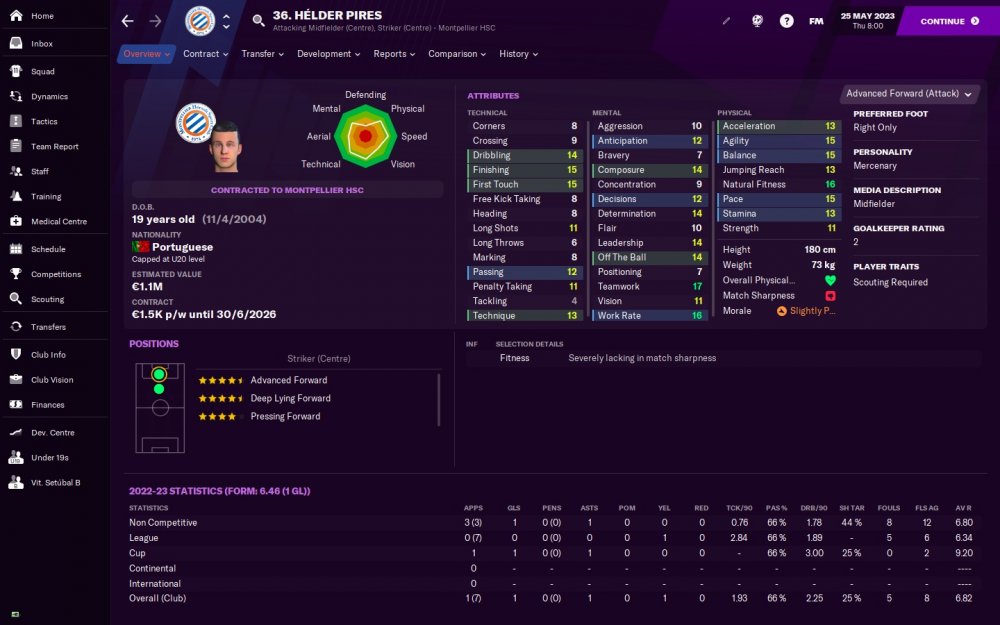Open the Medical Centre

(x=59, y=222)
